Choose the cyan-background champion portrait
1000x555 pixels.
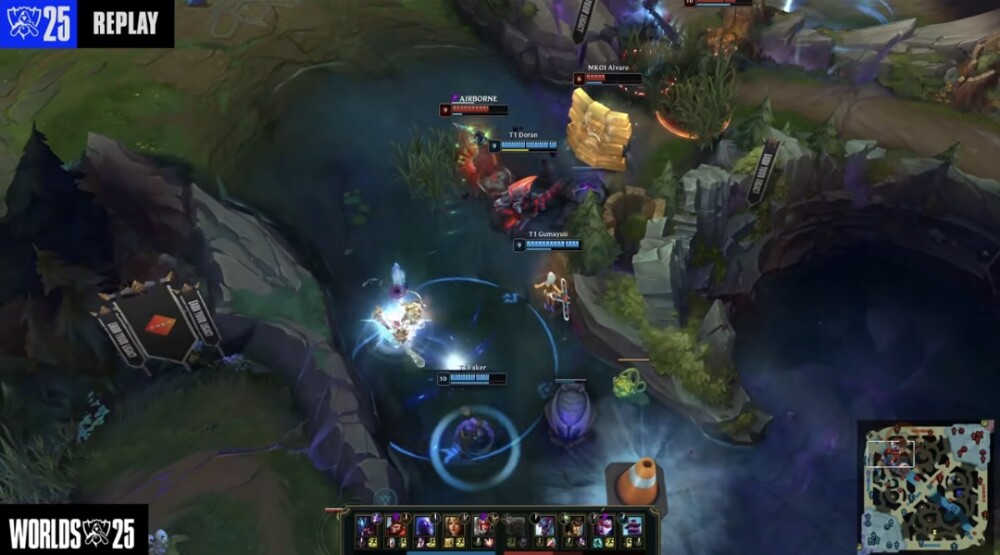coord(632,526)
